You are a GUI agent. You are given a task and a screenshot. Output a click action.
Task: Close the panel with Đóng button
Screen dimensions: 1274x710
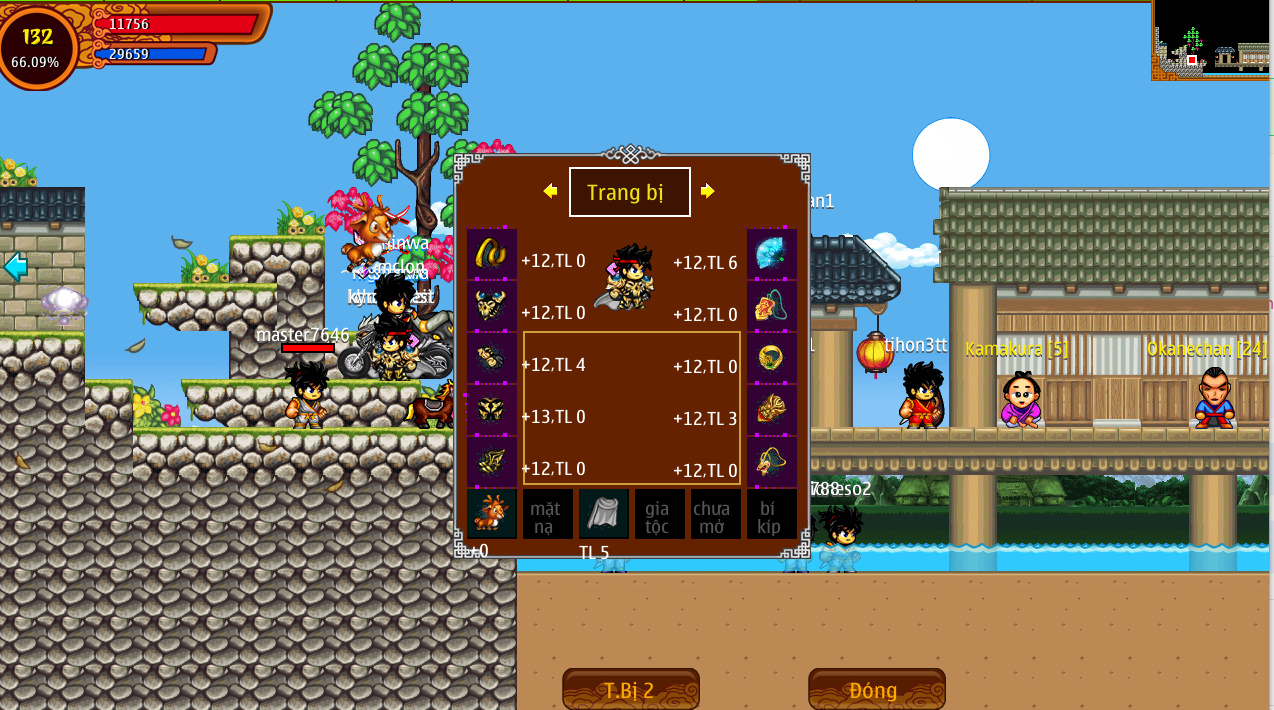coord(876,690)
